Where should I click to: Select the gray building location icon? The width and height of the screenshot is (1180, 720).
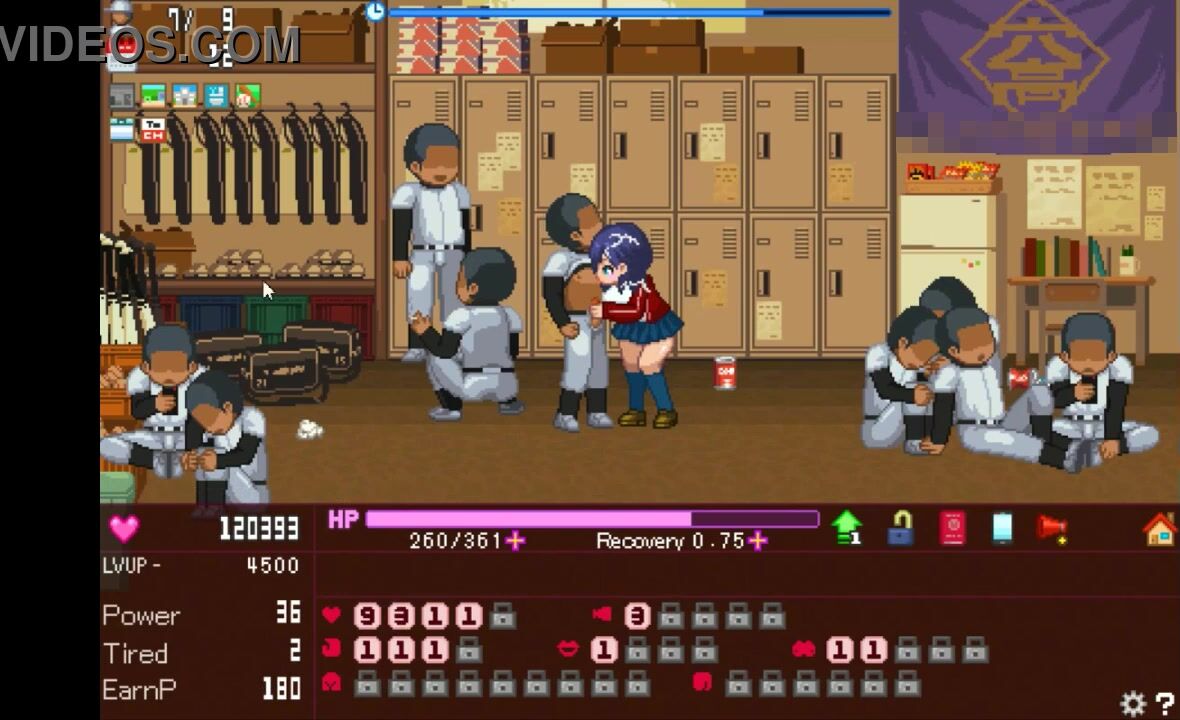click(122, 96)
